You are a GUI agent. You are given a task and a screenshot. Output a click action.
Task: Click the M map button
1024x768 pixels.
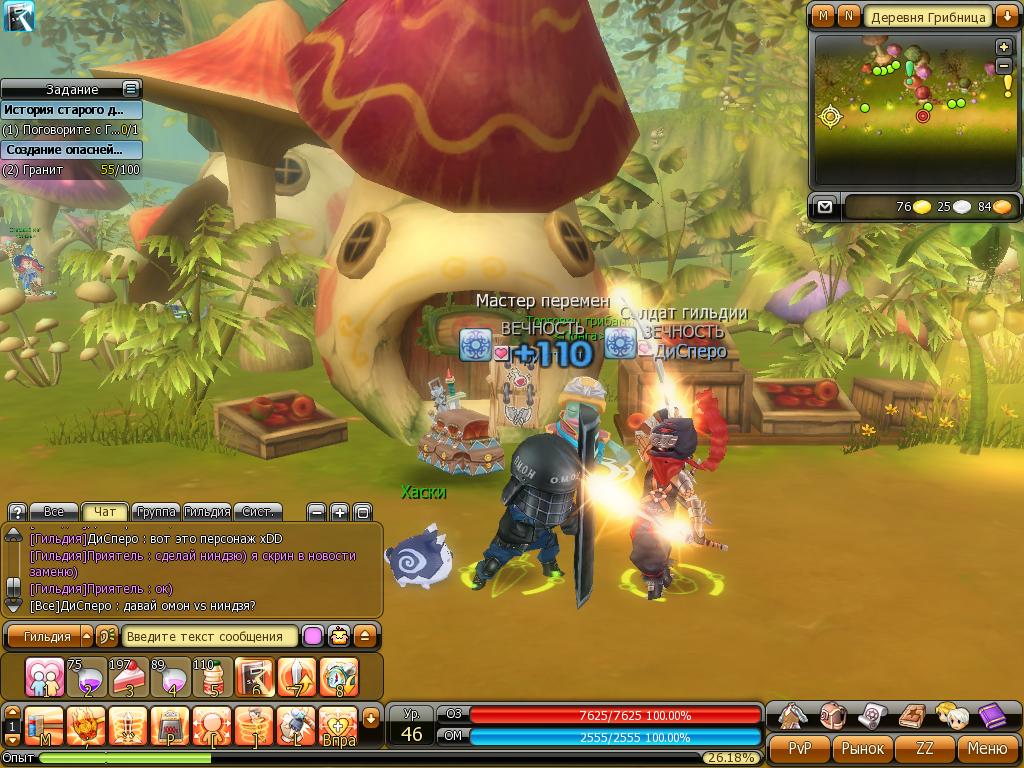pos(823,16)
